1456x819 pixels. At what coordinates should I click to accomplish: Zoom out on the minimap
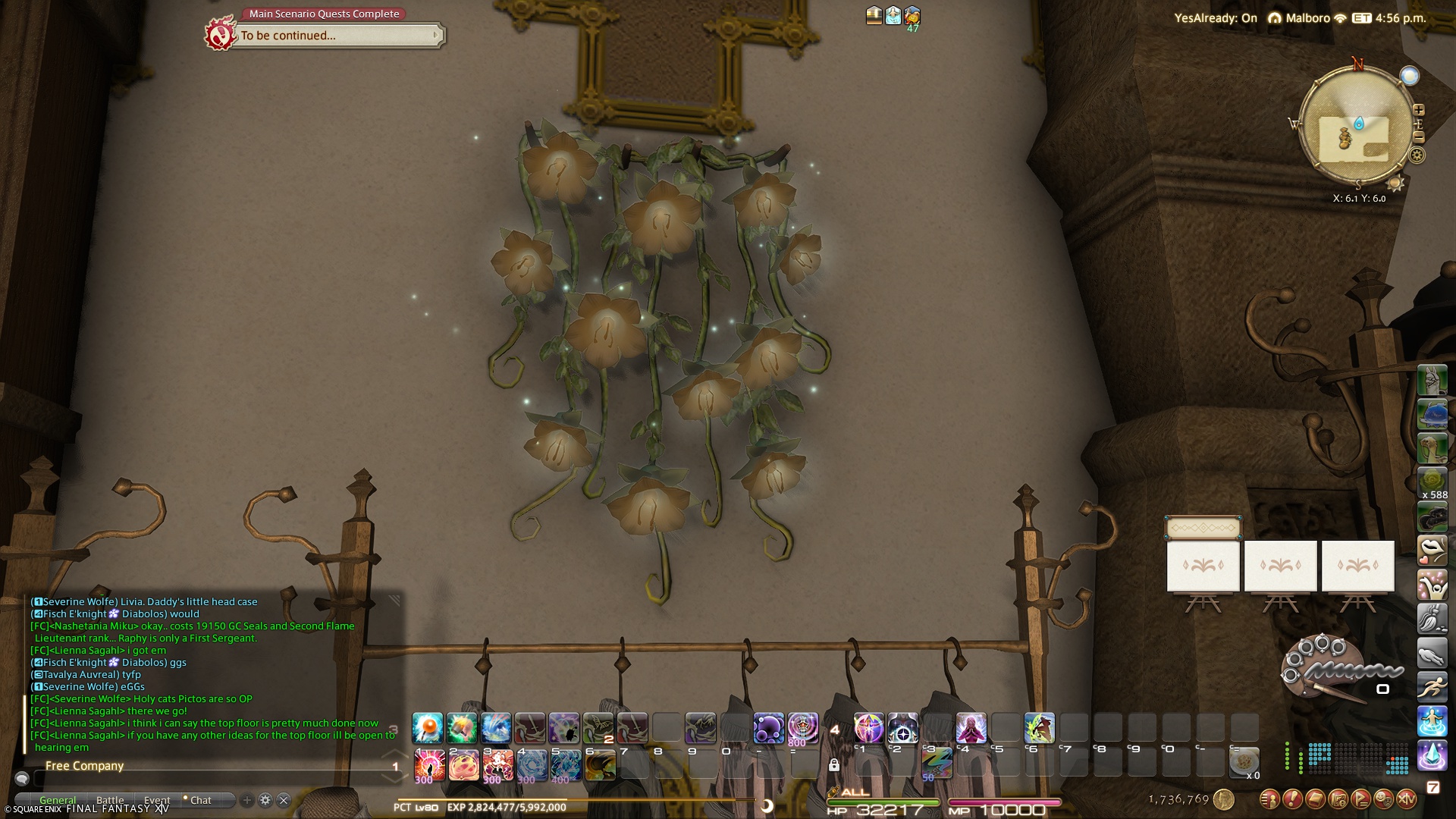click(1419, 137)
